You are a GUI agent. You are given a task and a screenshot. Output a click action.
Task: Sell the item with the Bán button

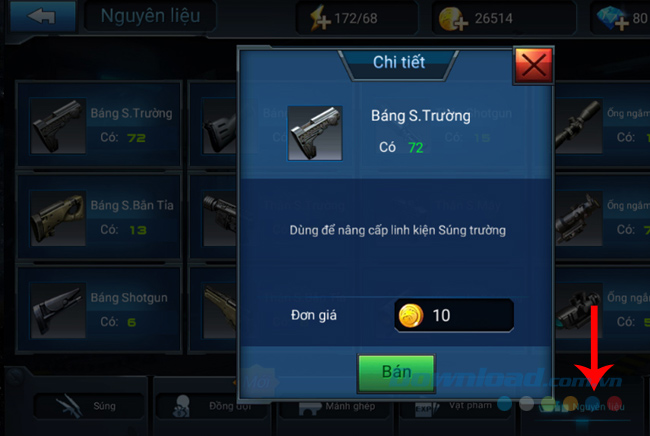point(396,371)
